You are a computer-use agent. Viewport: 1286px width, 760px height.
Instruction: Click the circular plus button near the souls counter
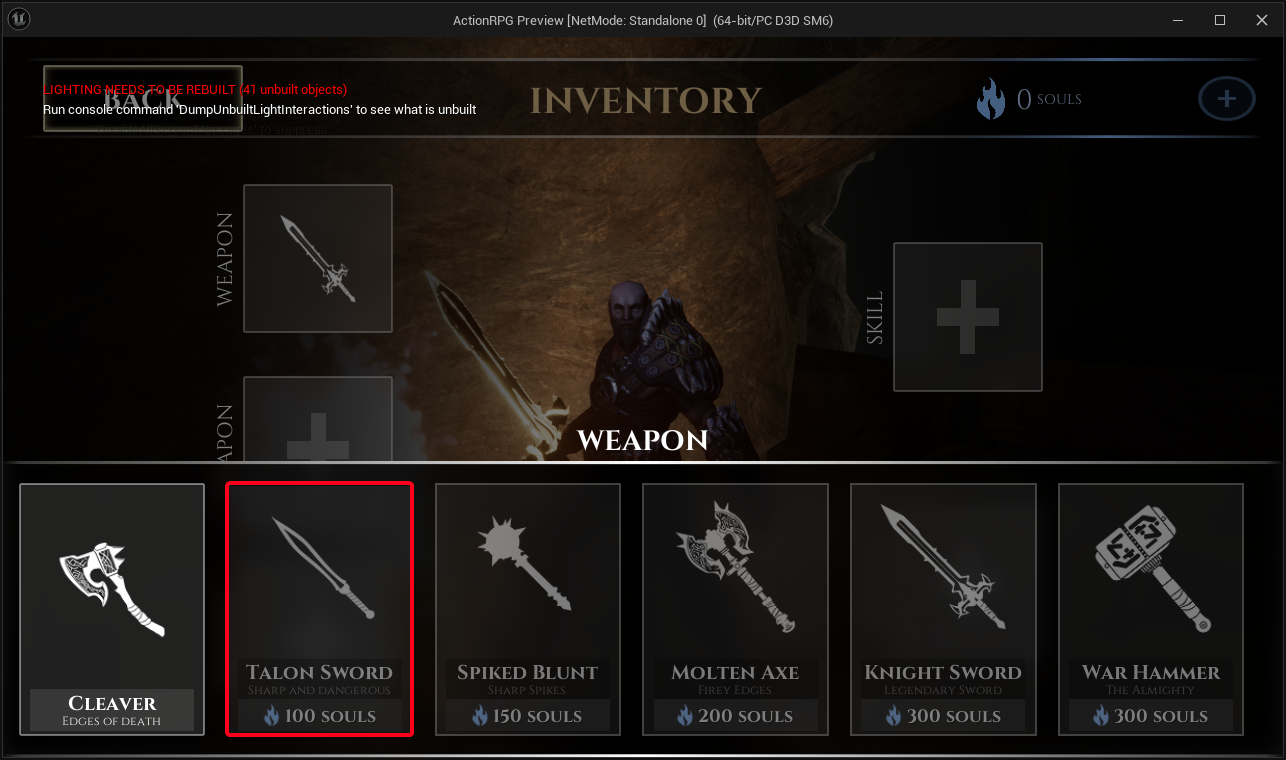[1226, 98]
